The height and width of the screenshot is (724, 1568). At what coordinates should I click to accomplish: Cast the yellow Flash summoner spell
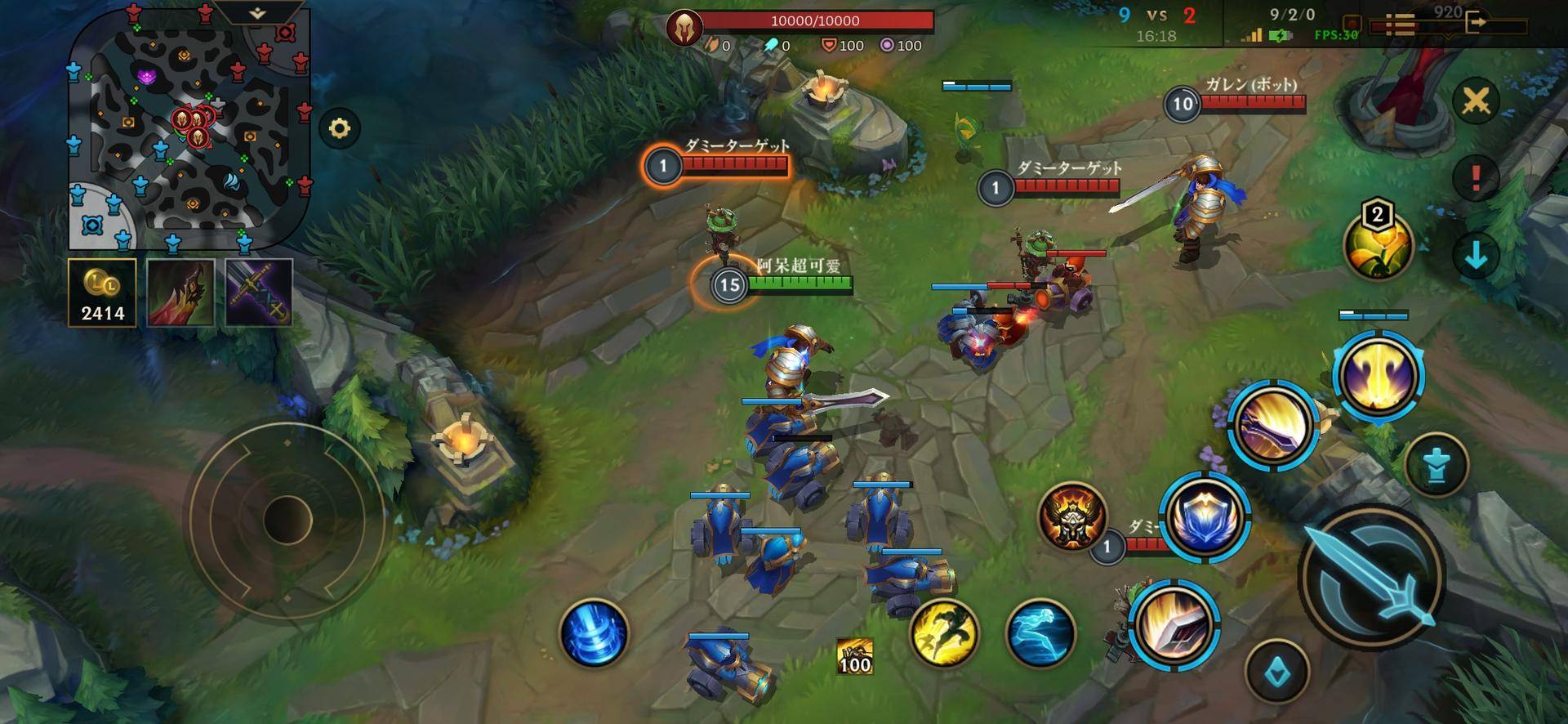[x=944, y=633]
